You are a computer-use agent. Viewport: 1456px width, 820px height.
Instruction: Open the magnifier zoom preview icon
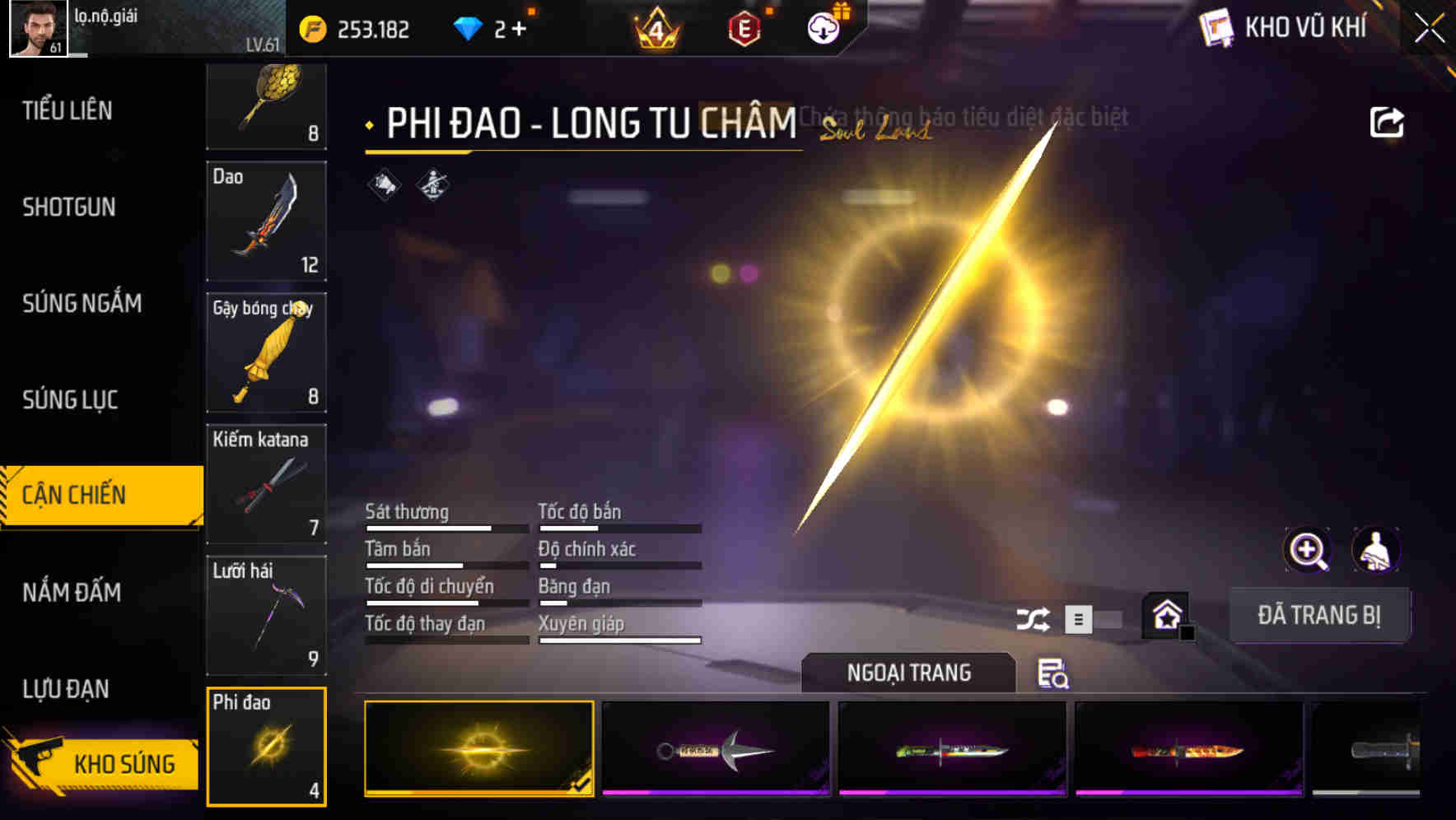(x=1308, y=550)
